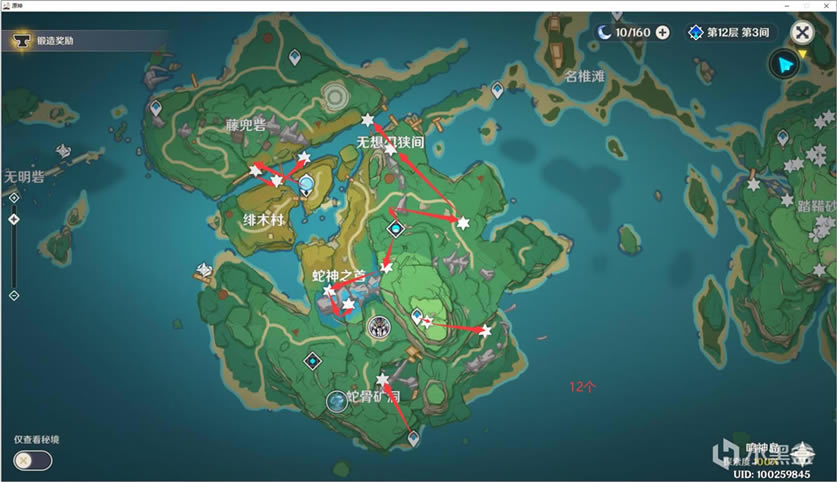Screen dimensions: 837x482
Task: Add resin with the plus button
Action: coord(662,32)
